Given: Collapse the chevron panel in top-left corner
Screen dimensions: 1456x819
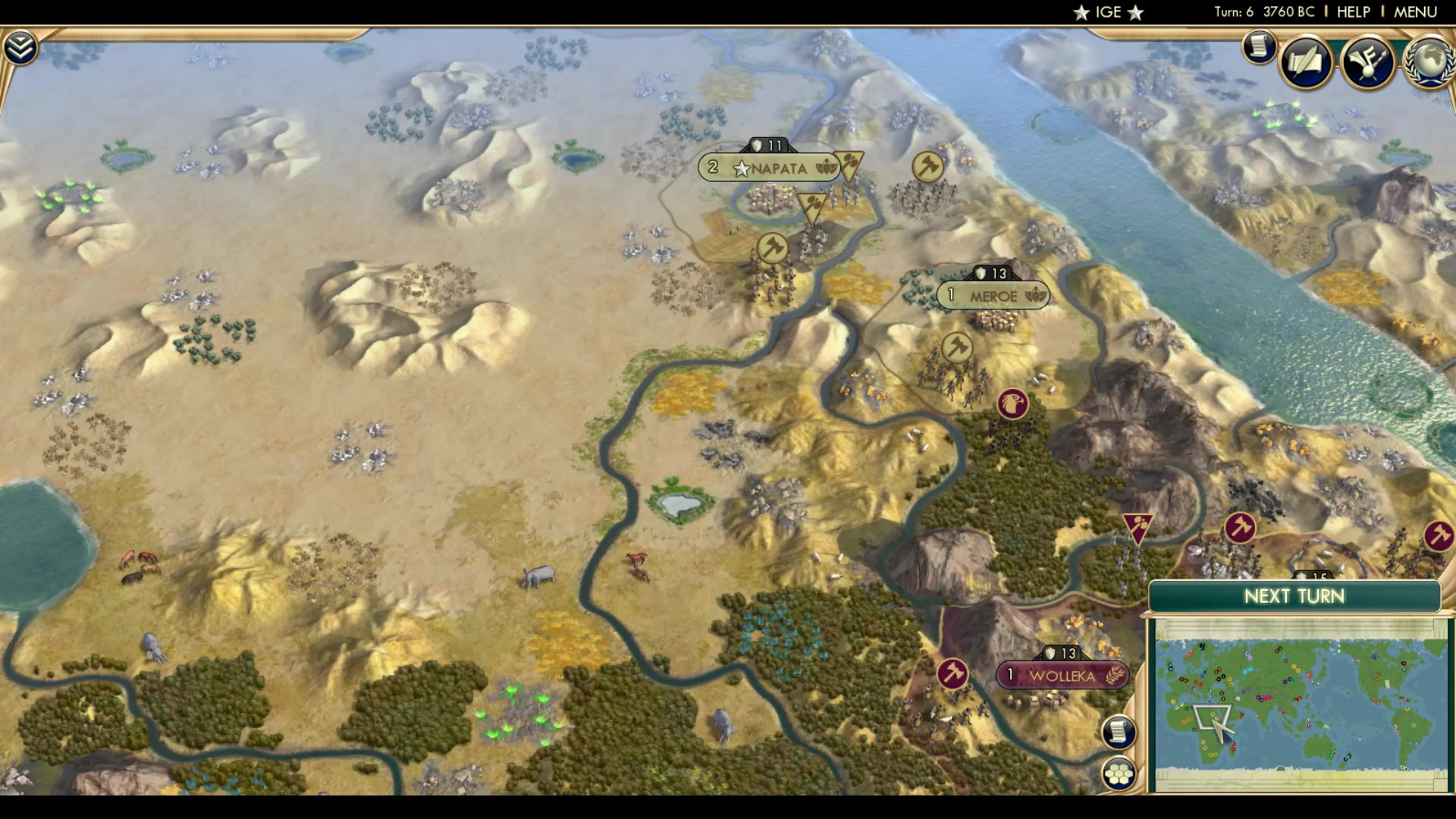Looking at the screenshot, I should pyautogui.click(x=20, y=45).
